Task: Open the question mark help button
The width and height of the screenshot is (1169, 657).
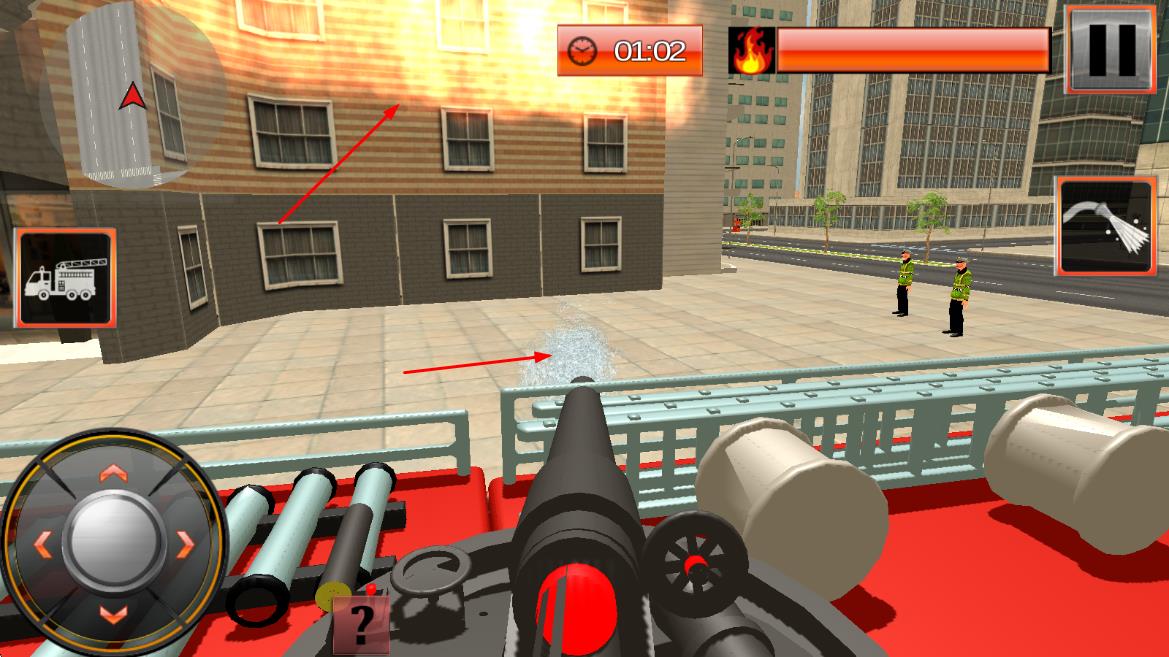Action: 360,625
